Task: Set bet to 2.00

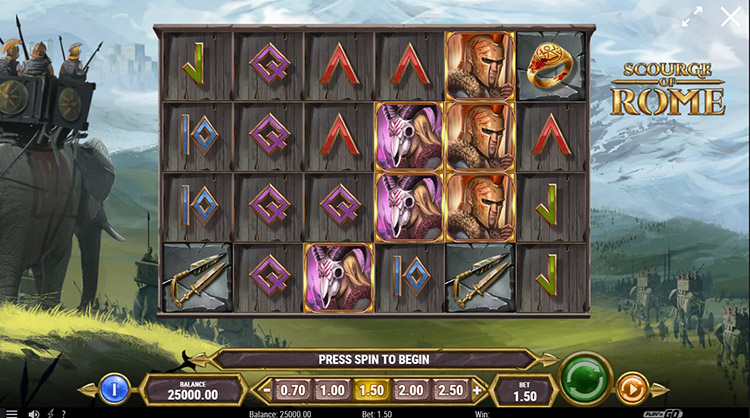Action: pos(409,389)
